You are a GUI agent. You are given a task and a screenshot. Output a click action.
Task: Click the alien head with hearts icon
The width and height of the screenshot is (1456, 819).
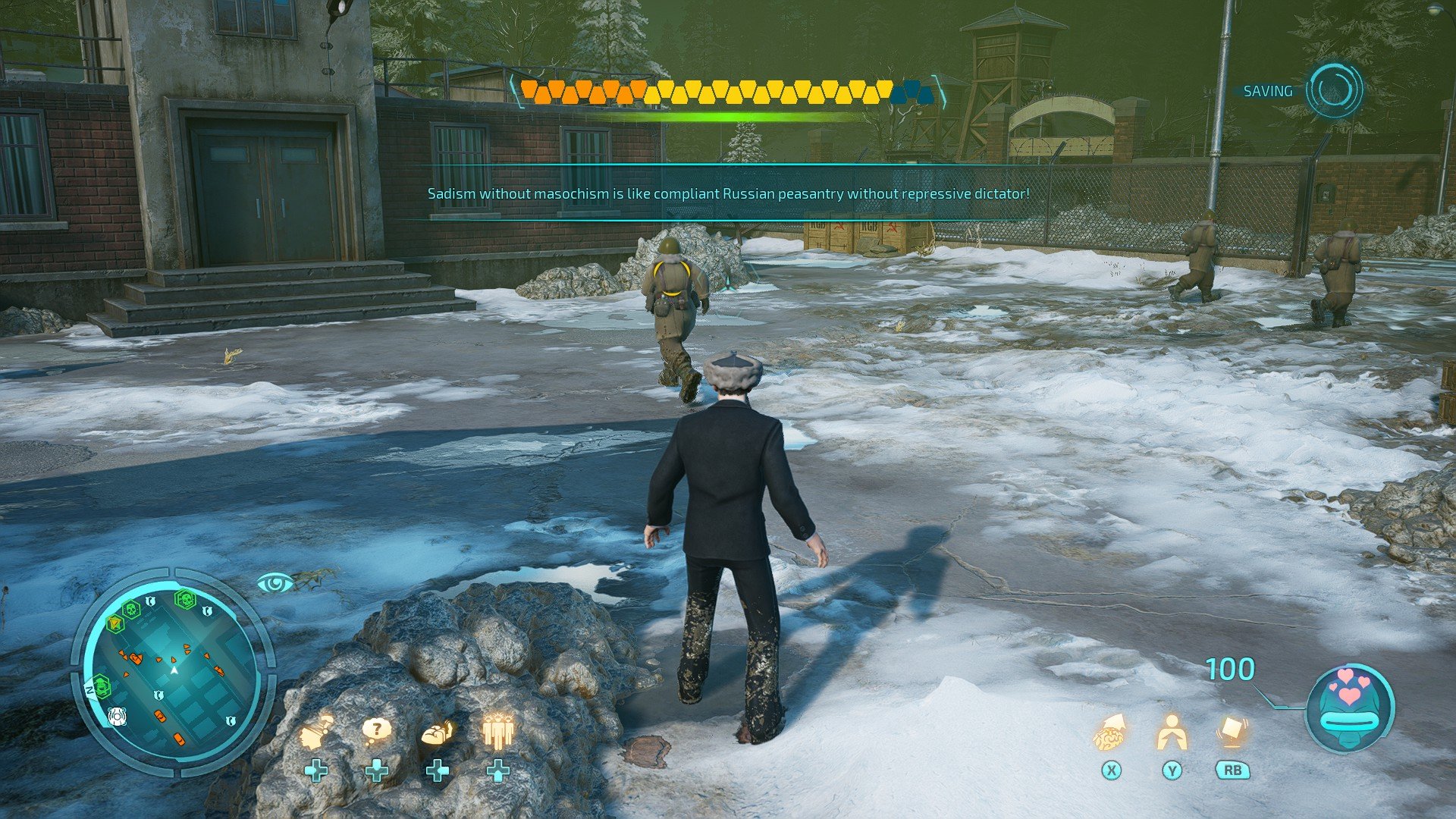1349,707
